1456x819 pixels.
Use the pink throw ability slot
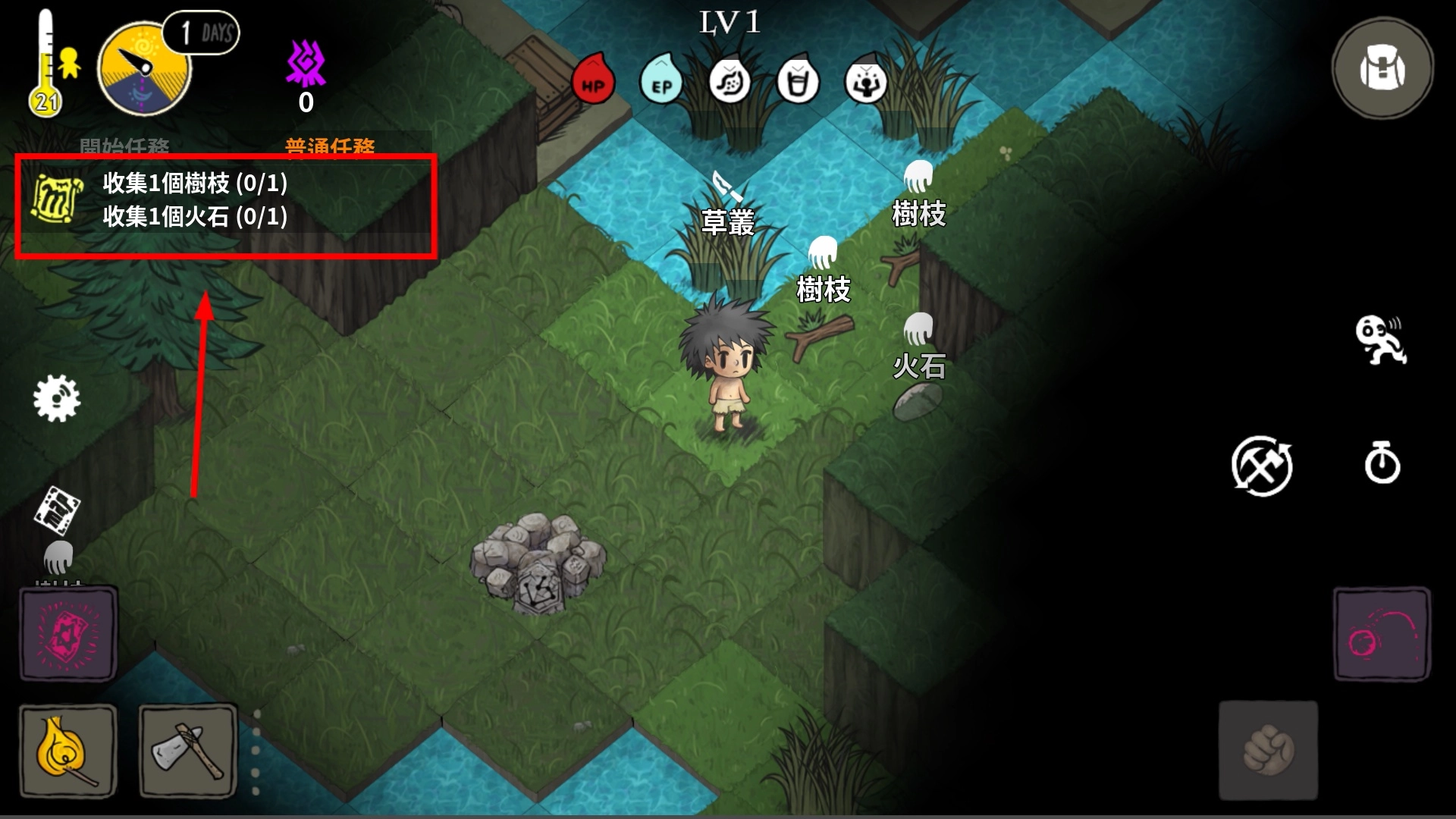tap(1382, 634)
